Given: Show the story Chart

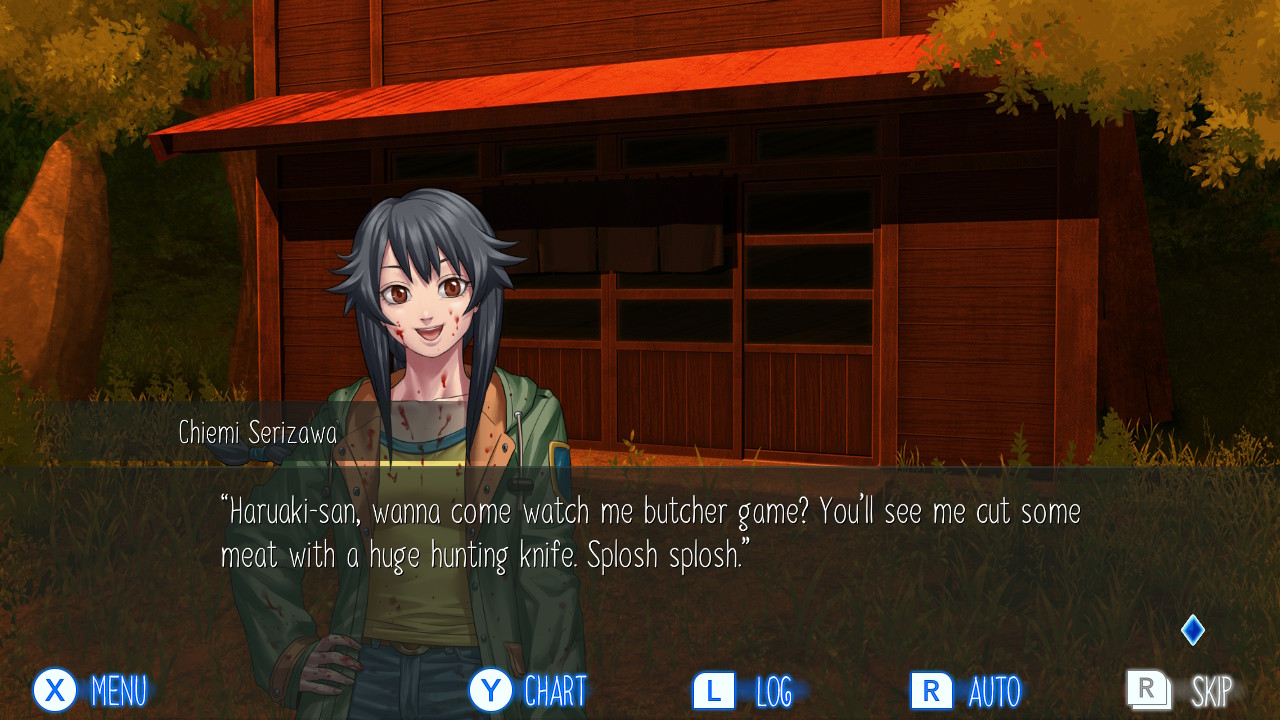Looking at the screenshot, I should coord(527,690).
